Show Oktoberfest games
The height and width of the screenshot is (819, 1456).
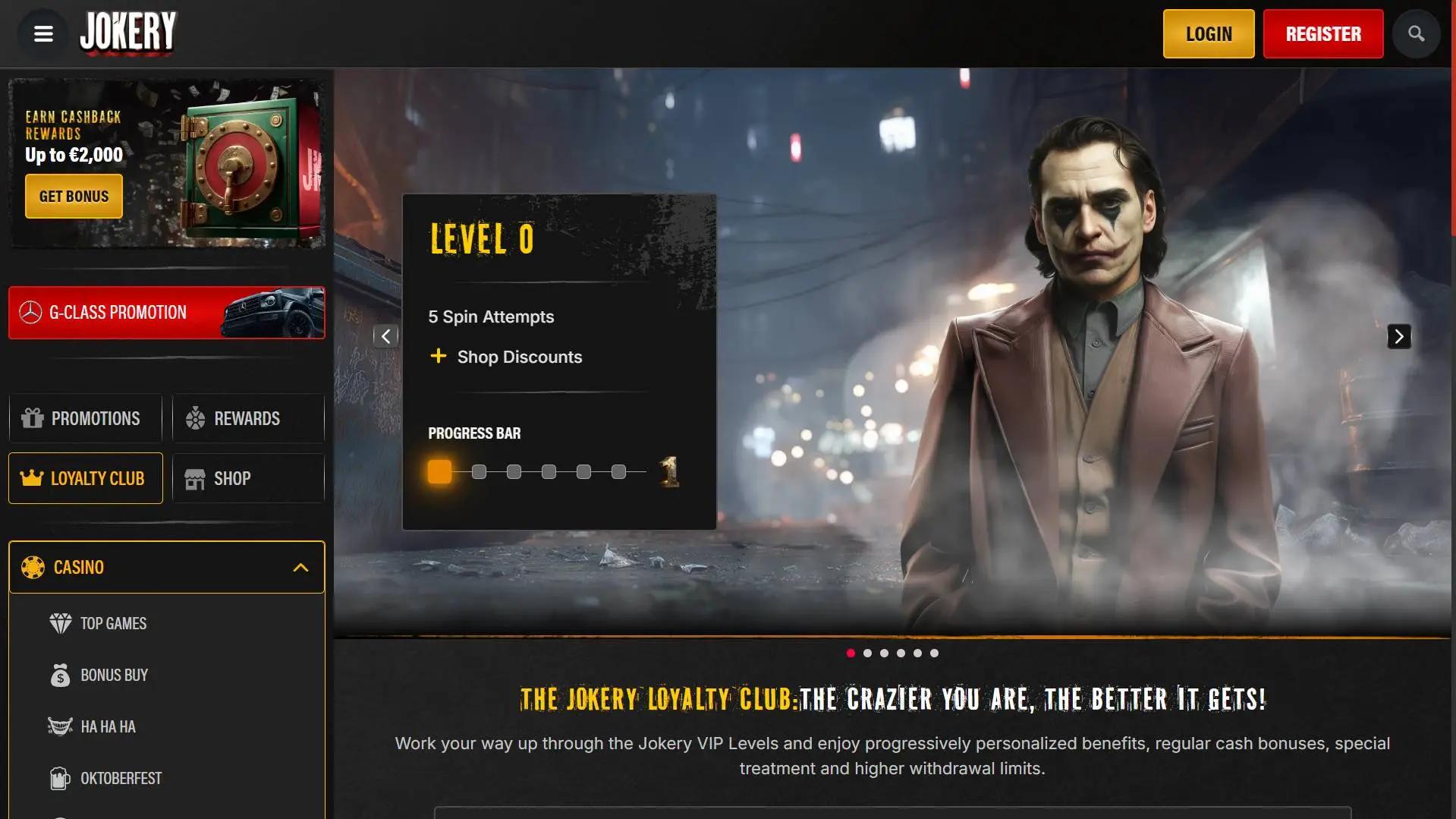pos(121,779)
